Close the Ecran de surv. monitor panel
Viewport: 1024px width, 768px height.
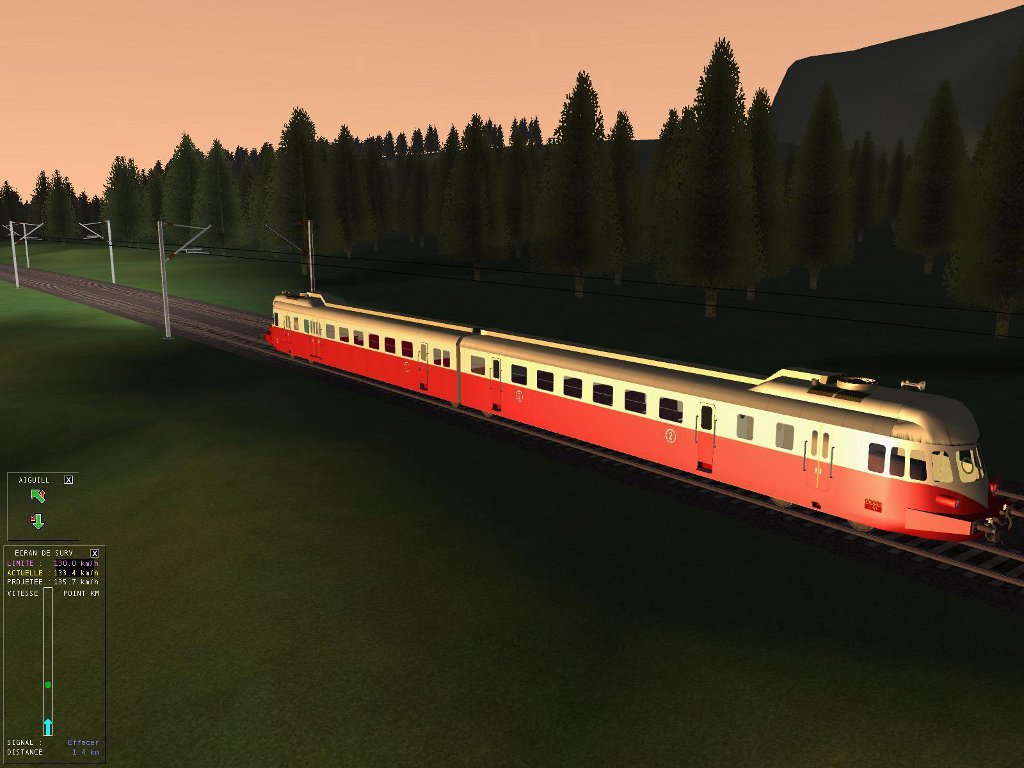95,553
